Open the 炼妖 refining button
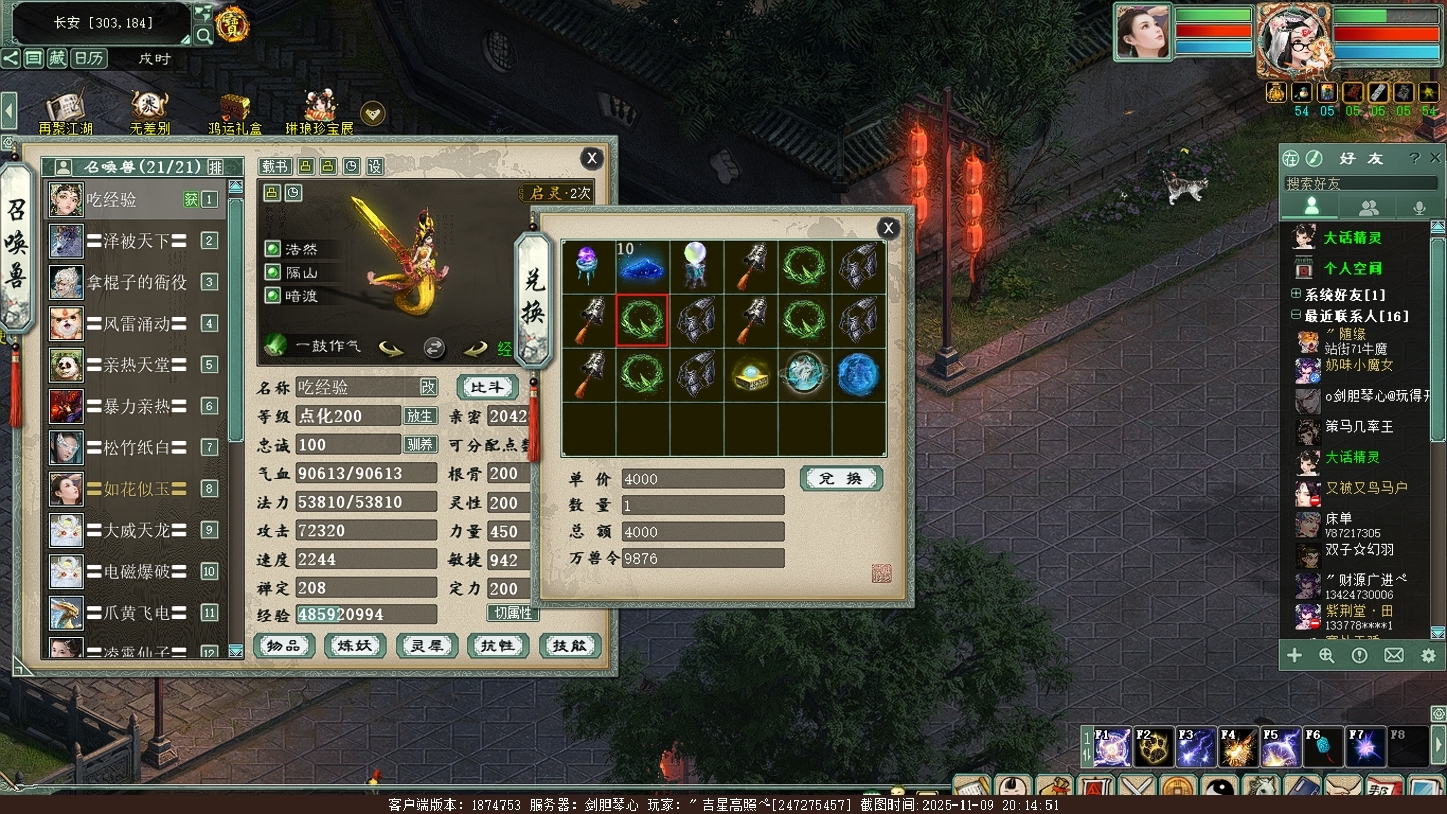This screenshot has height=814, width=1447. click(x=355, y=646)
